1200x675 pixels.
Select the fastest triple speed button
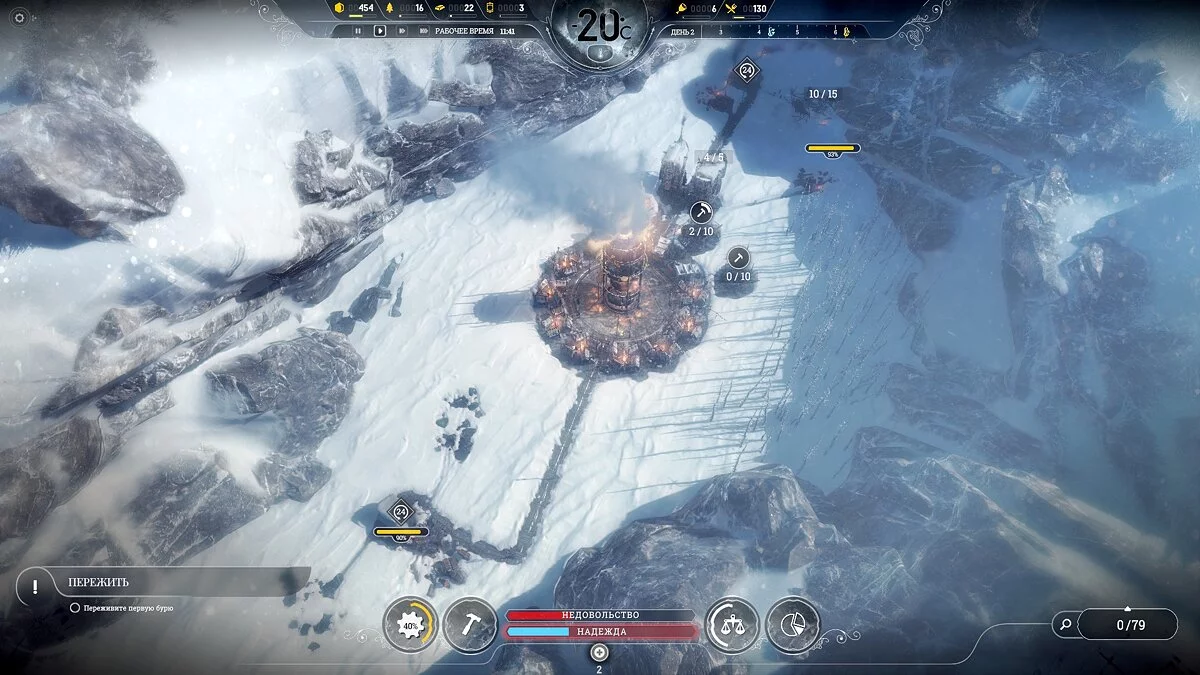(423, 31)
